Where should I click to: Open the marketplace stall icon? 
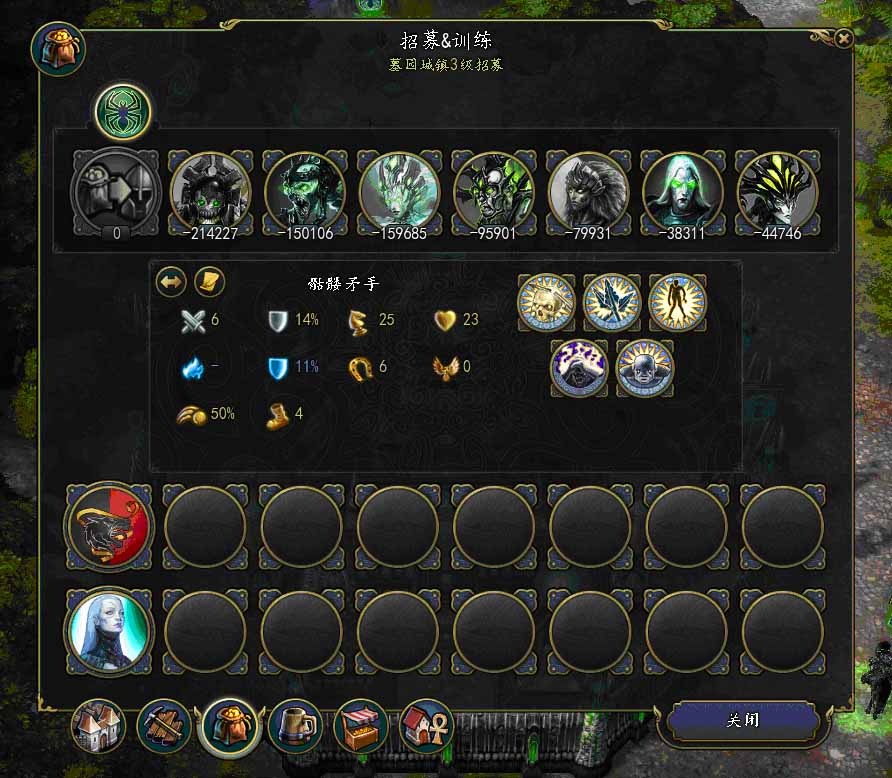[x=361, y=725]
